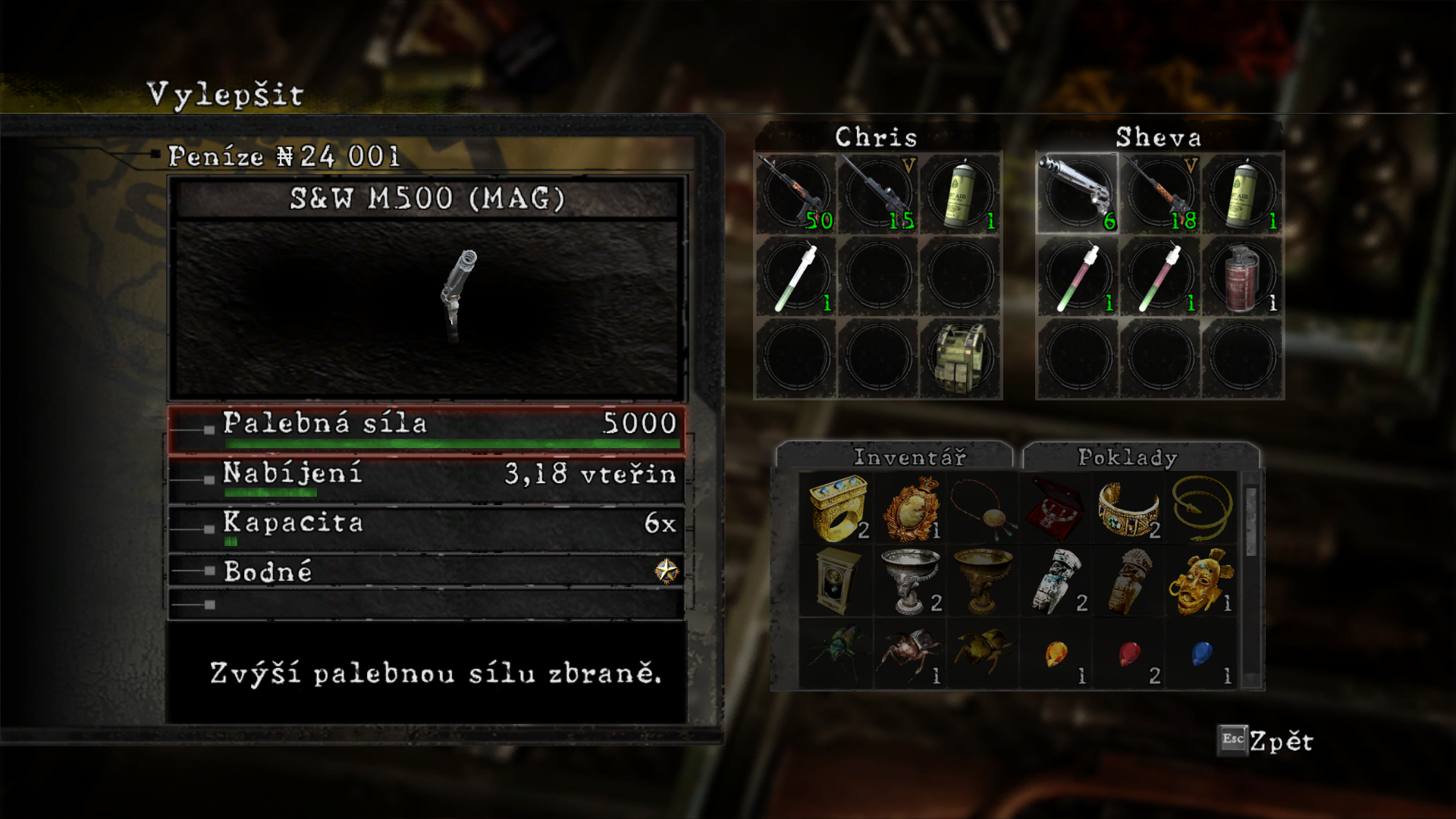The width and height of the screenshot is (1456, 819).
Task: Pick the antique clock treasure
Action: click(x=837, y=581)
